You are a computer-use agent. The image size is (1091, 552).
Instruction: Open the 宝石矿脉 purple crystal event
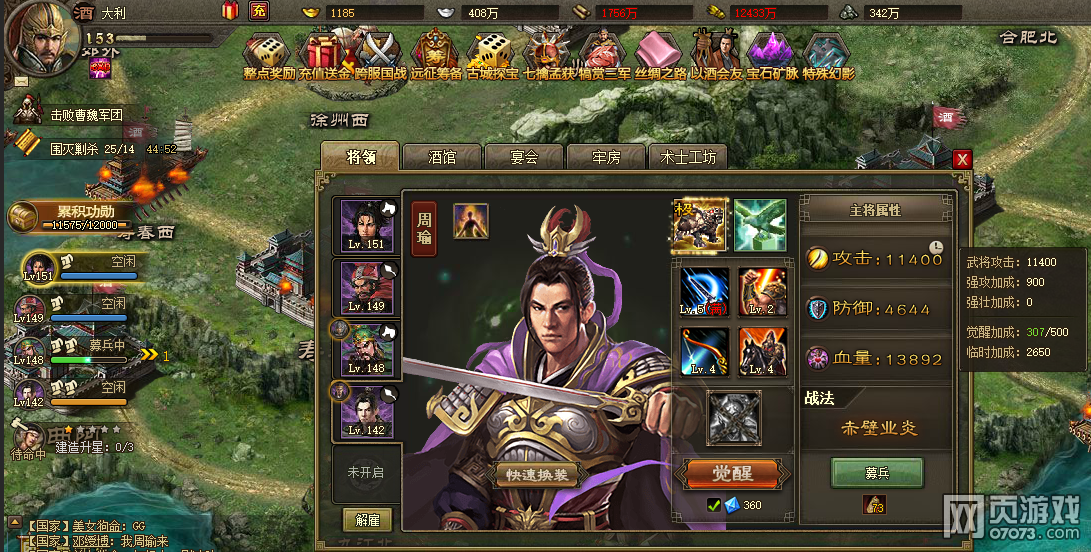click(x=771, y=52)
